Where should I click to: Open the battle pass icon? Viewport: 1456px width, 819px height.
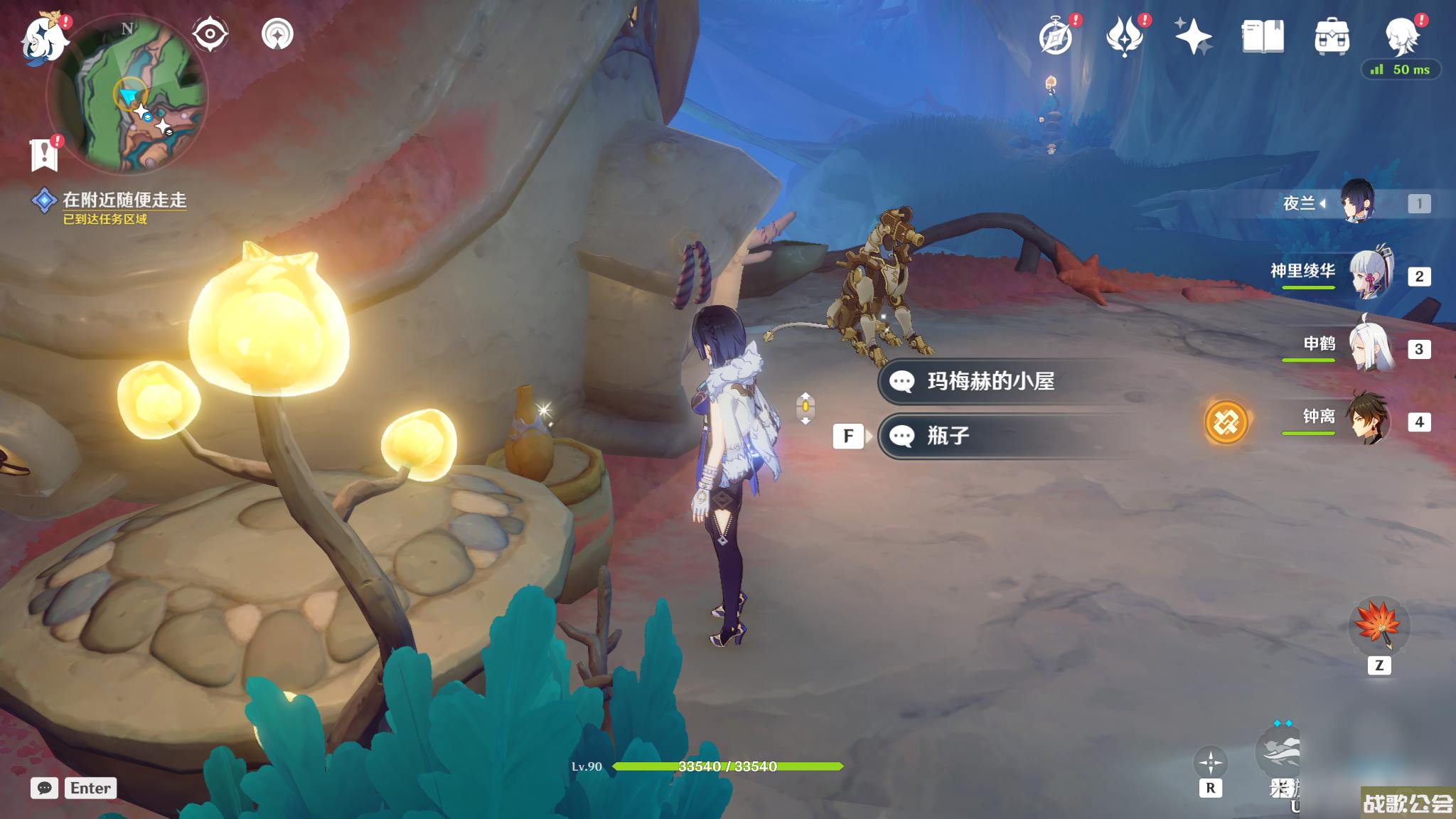1124,37
